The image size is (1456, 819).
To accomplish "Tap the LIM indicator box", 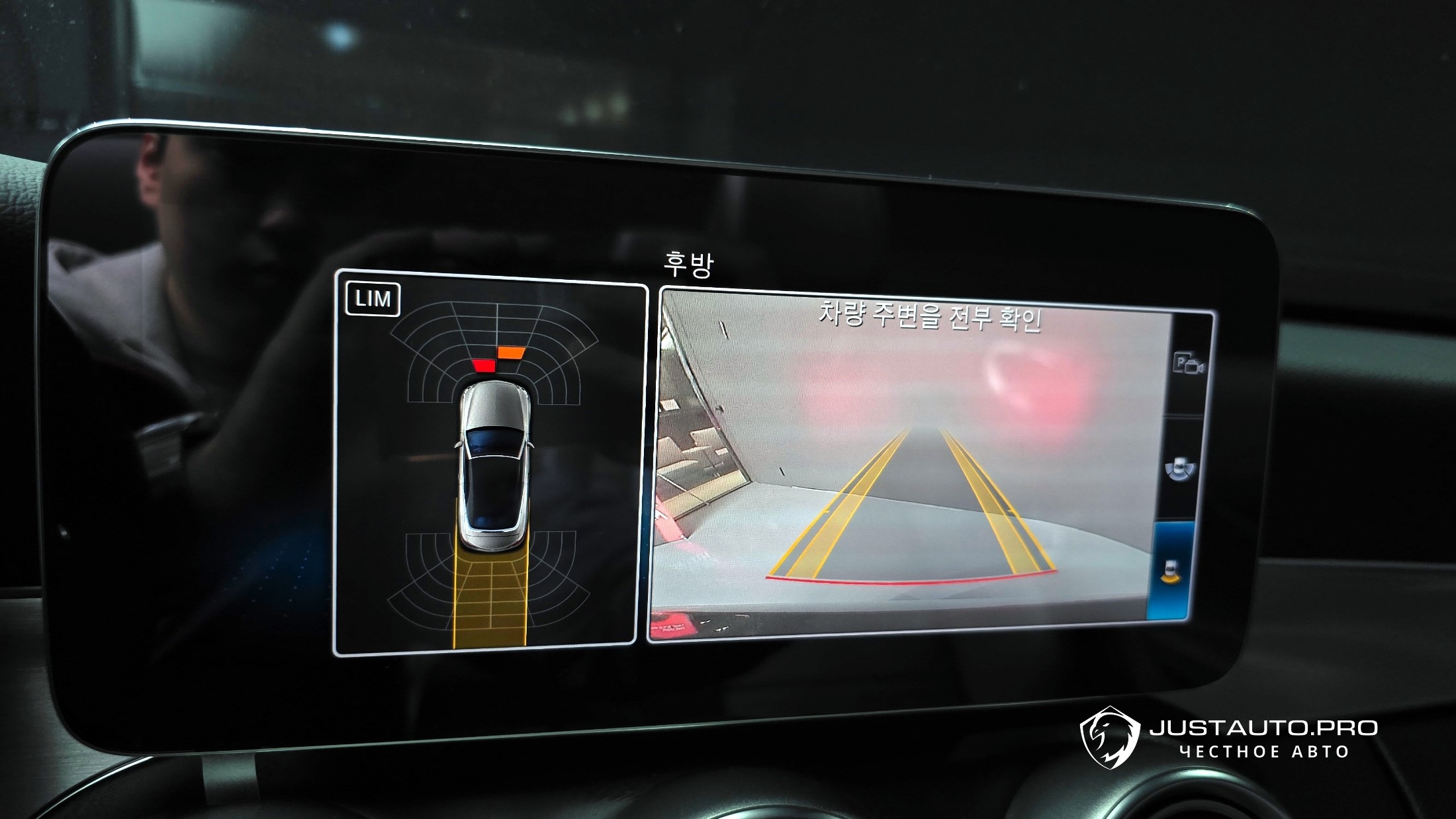I will [373, 299].
